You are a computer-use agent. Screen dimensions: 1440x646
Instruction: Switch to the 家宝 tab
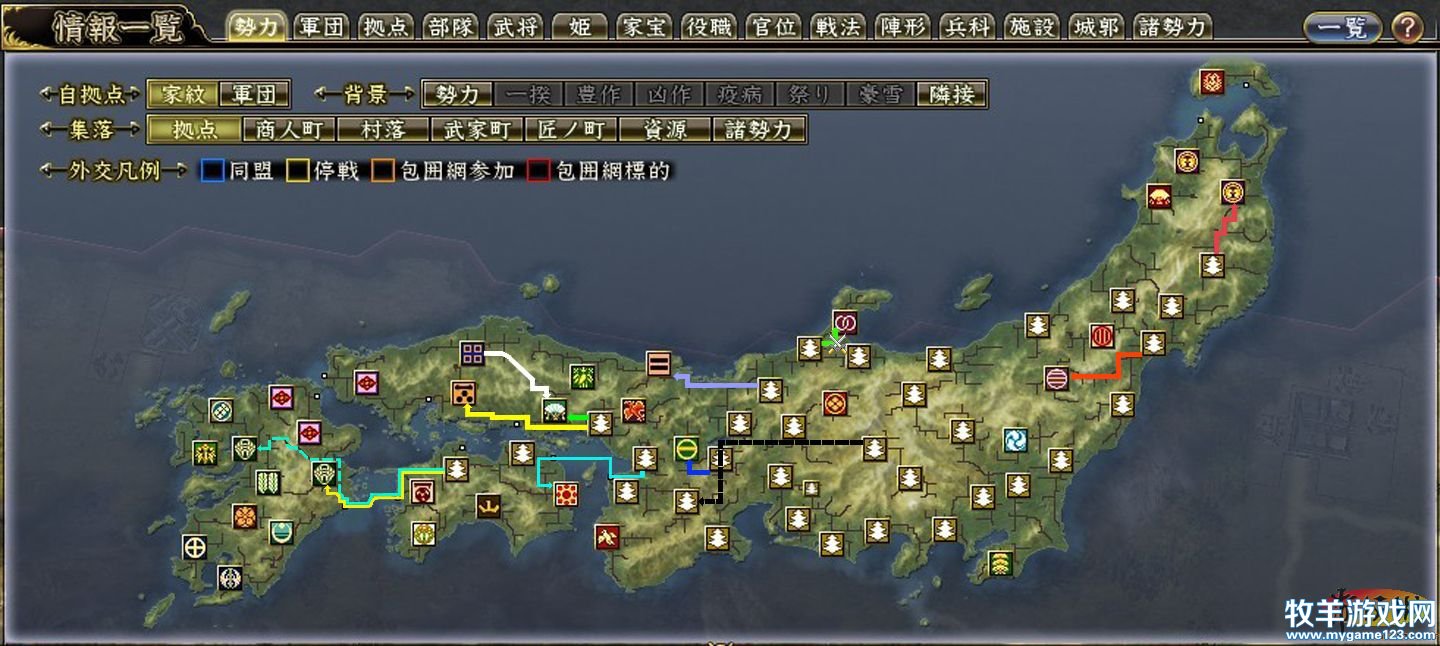coord(644,27)
